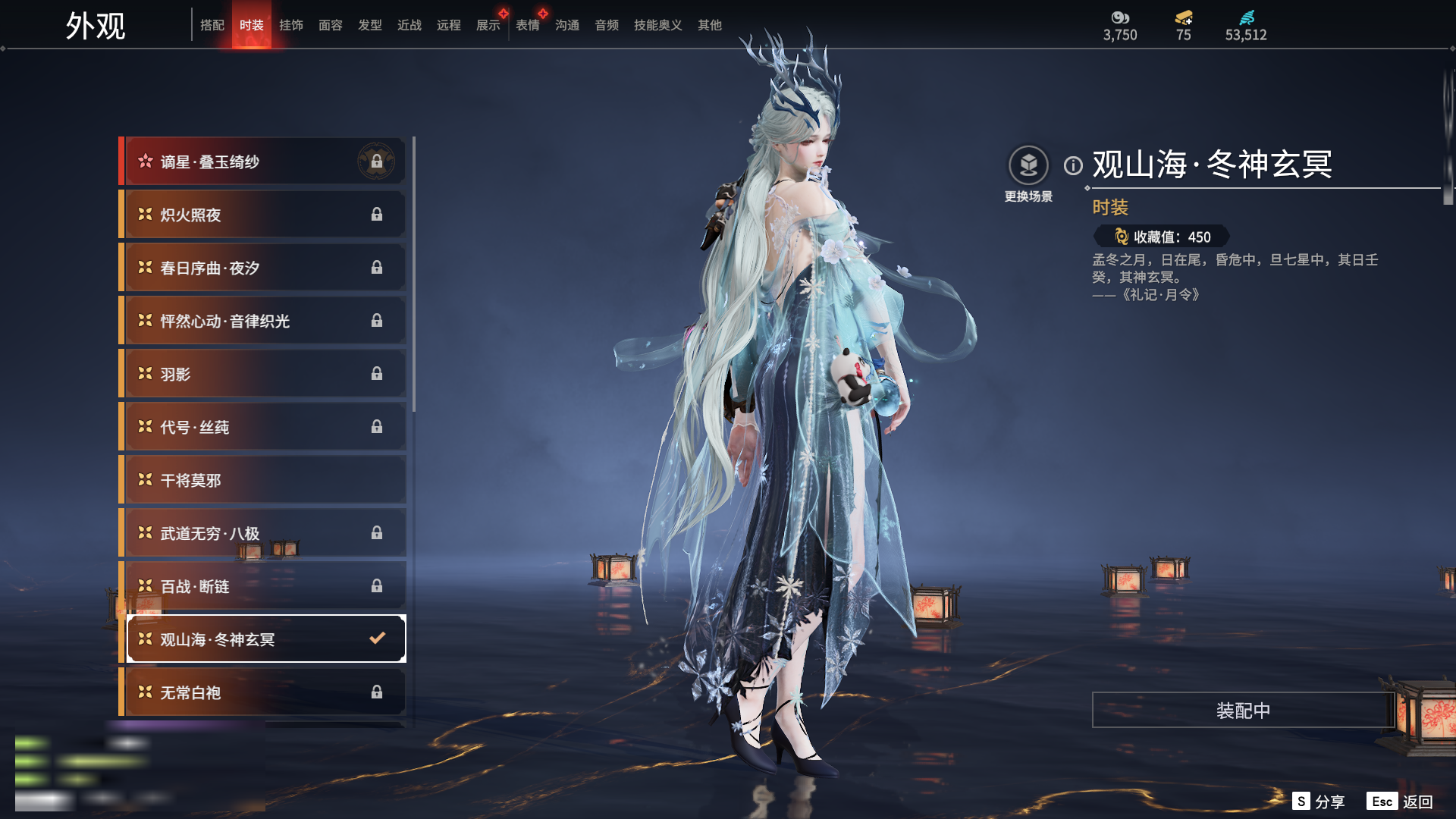Switch to the 其他 tab
The image size is (1456, 819).
(710, 25)
